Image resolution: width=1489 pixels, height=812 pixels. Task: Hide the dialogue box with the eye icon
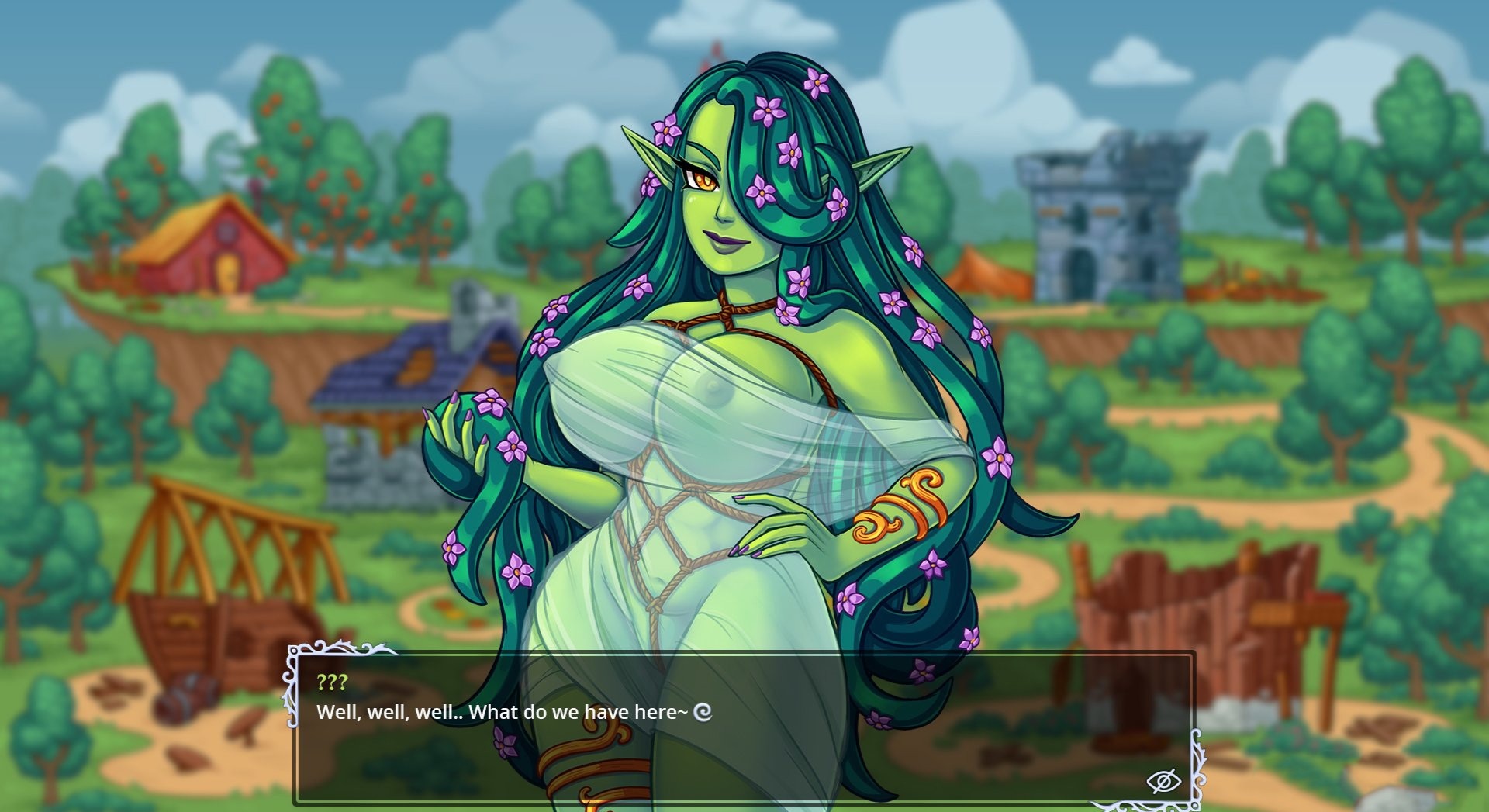[x=1163, y=781]
